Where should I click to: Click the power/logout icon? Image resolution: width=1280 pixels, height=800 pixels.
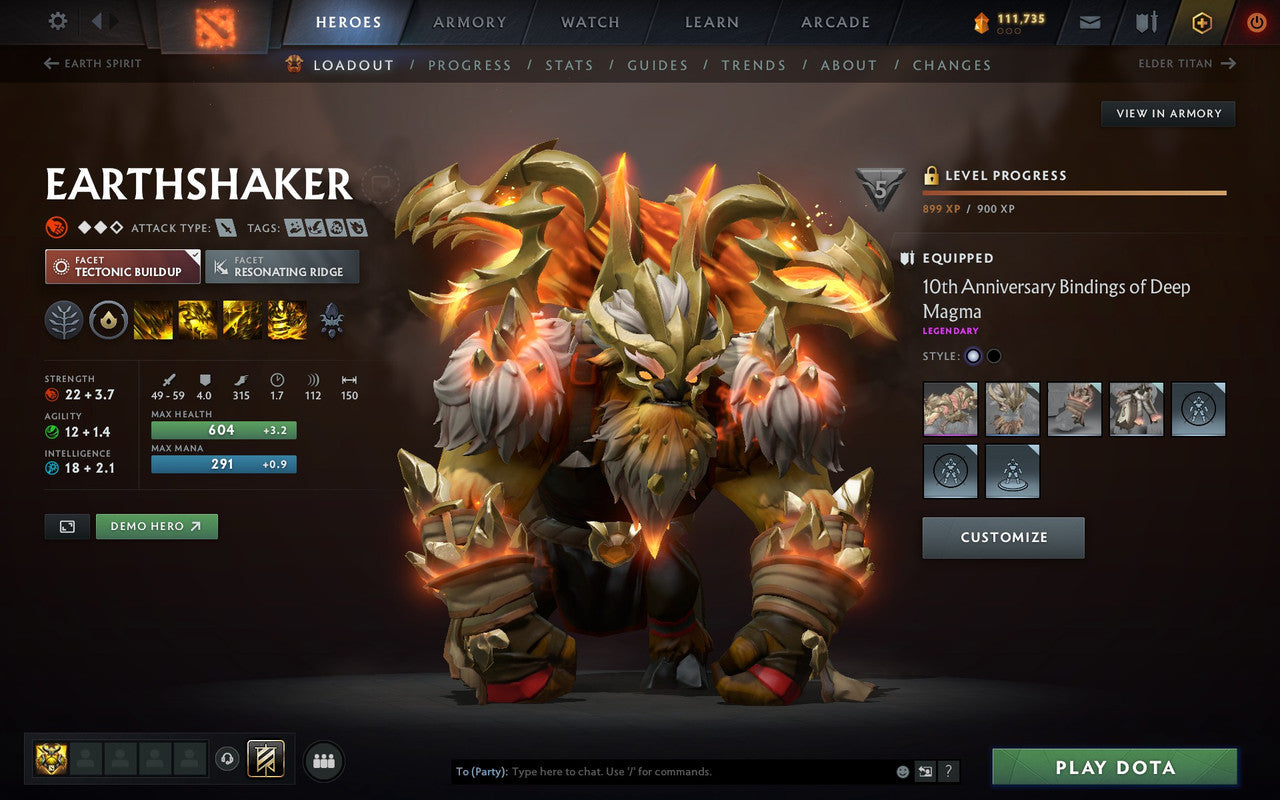coord(1256,22)
